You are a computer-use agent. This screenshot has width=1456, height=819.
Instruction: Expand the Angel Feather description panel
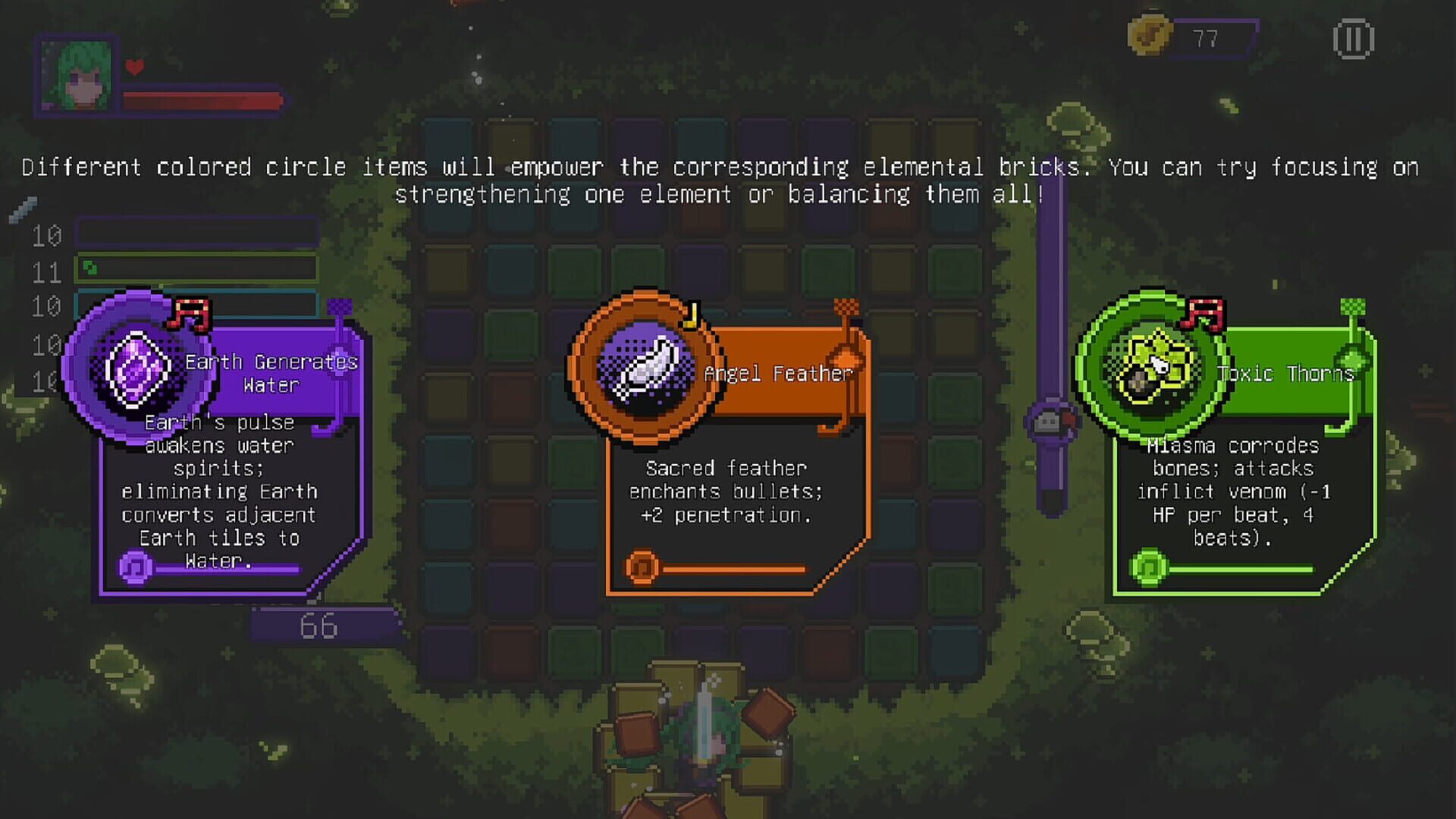[723, 491]
